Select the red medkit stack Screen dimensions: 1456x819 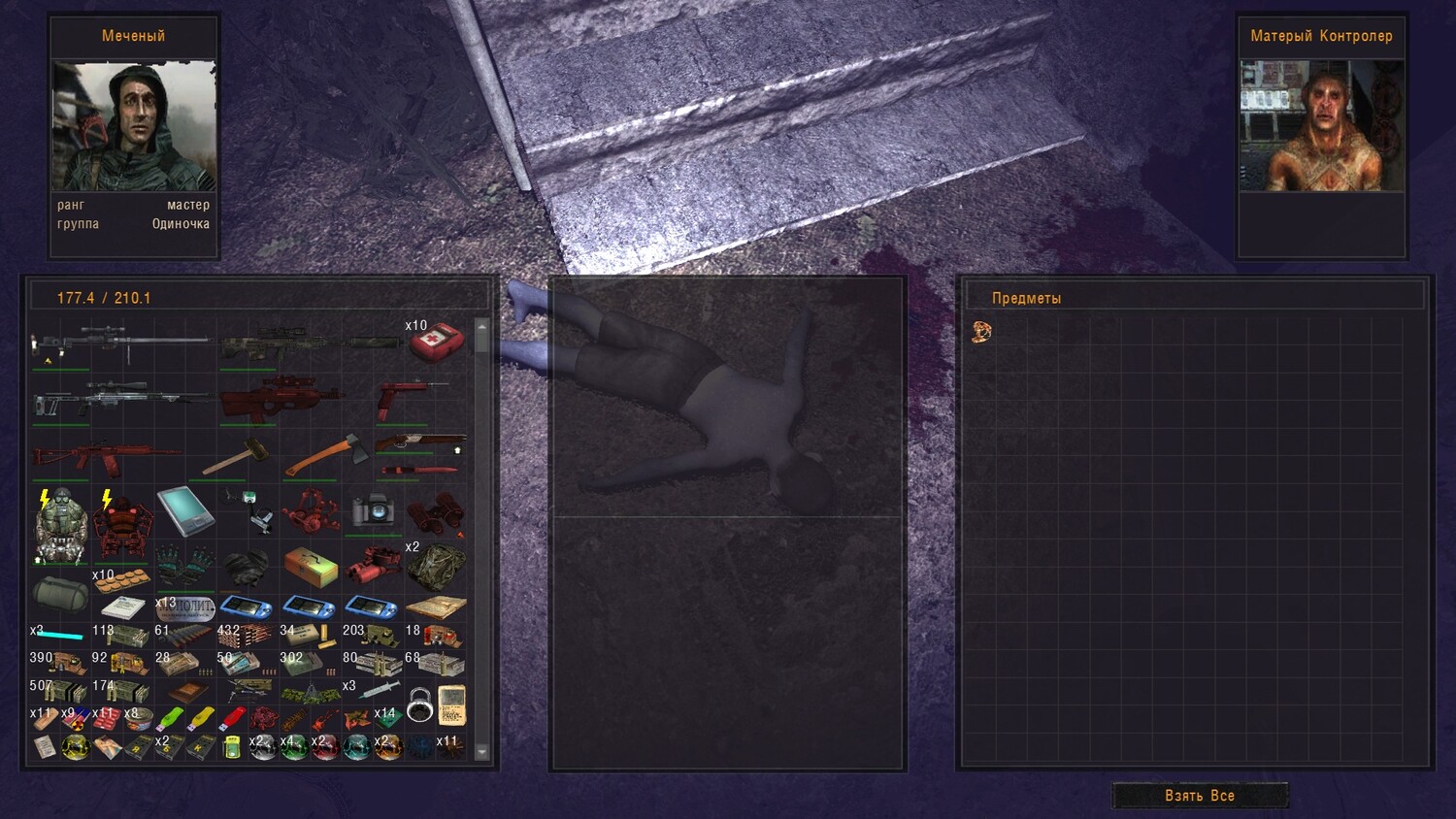tap(436, 341)
